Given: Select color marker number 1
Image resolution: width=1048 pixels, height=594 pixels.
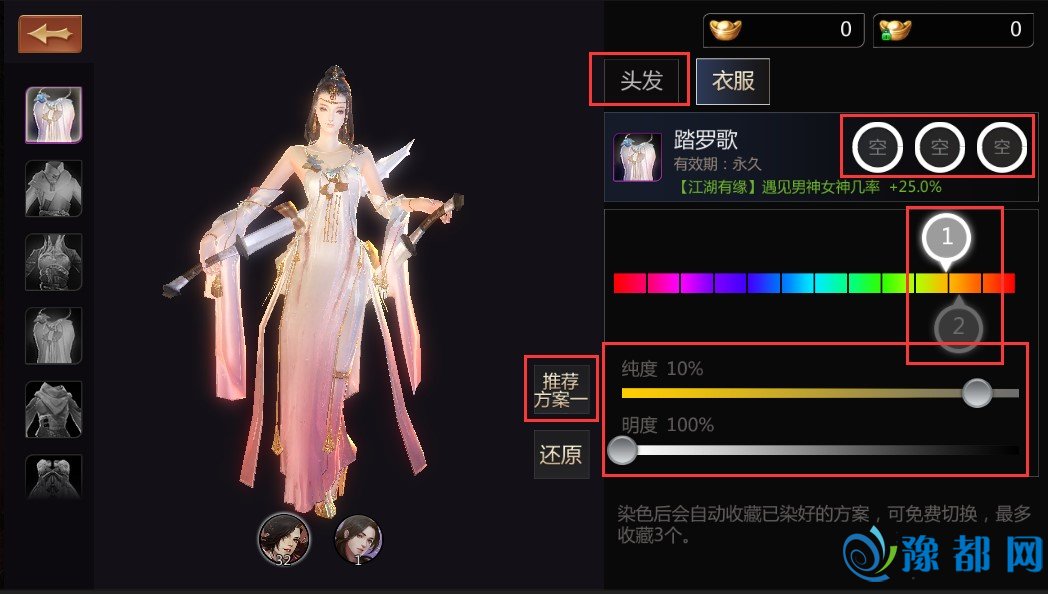Looking at the screenshot, I should click(x=947, y=238).
